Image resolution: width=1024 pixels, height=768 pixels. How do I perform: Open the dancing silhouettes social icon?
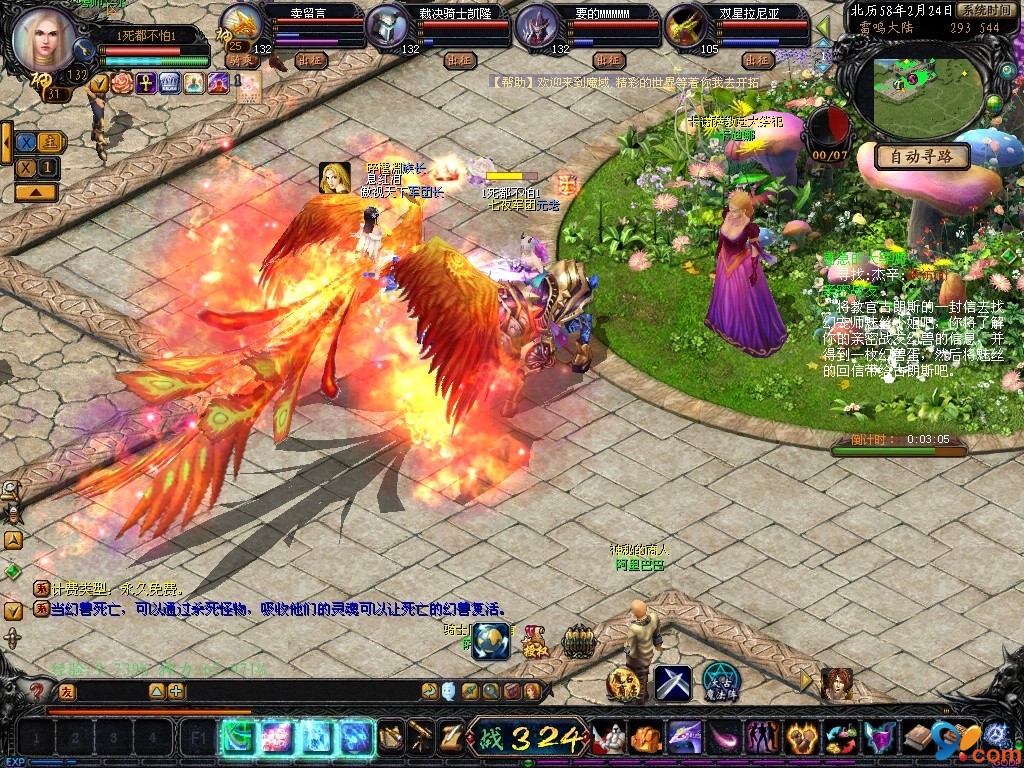762,739
